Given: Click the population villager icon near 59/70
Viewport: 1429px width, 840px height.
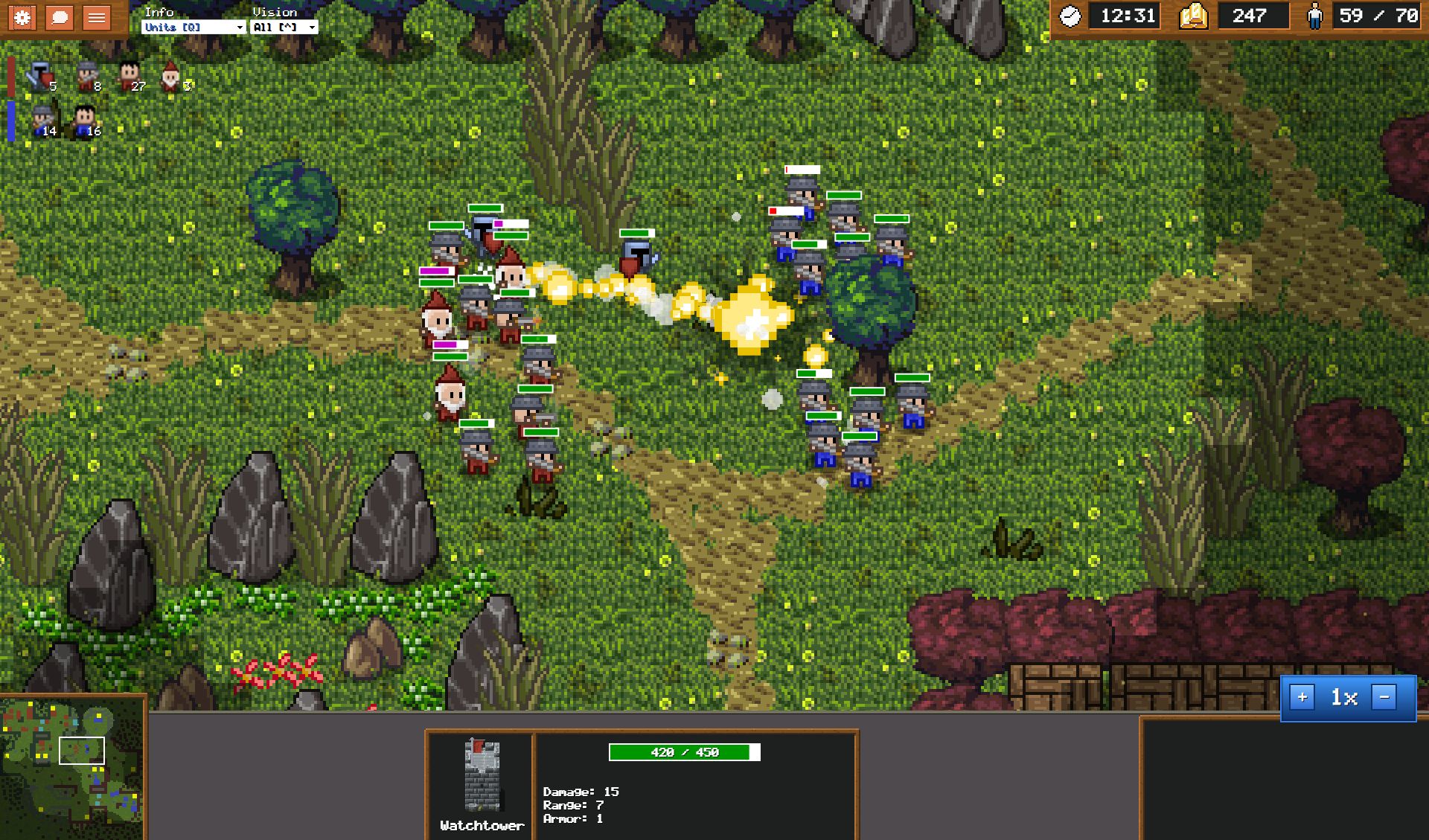Looking at the screenshot, I should 1314,15.
